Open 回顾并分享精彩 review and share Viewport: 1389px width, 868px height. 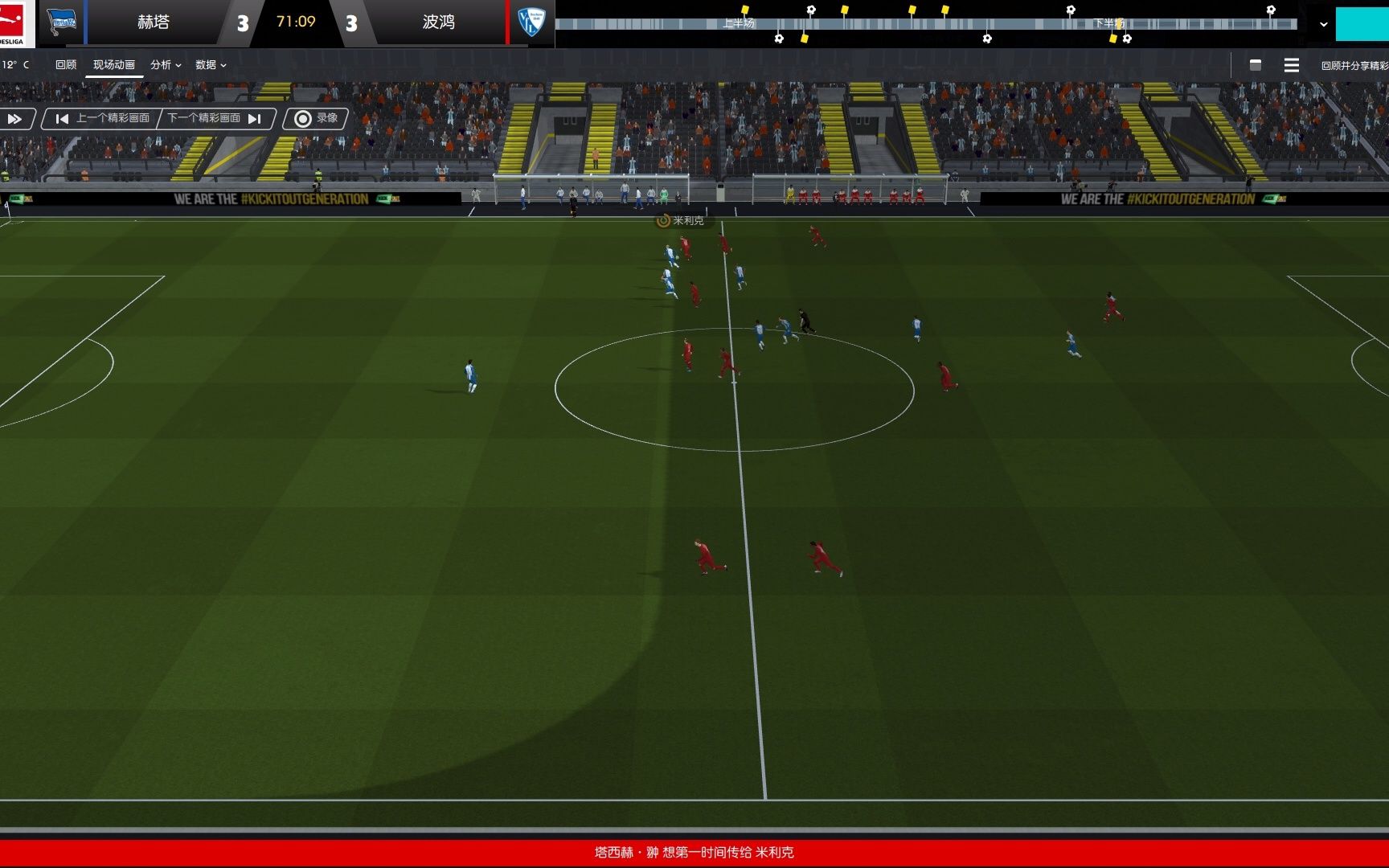(x=1354, y=66)
